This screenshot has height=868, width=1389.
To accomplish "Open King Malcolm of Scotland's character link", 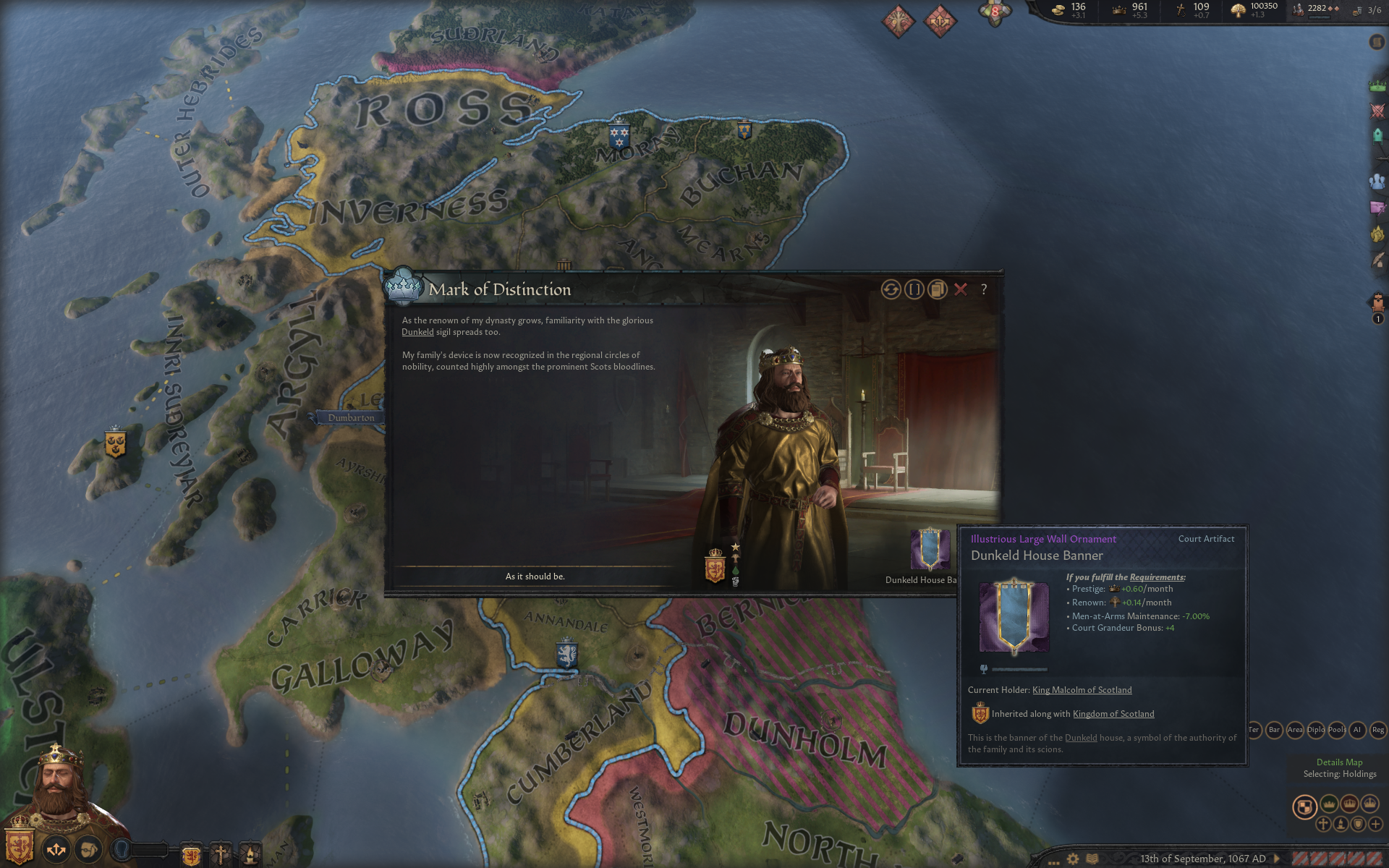I will coord(1082,690).
